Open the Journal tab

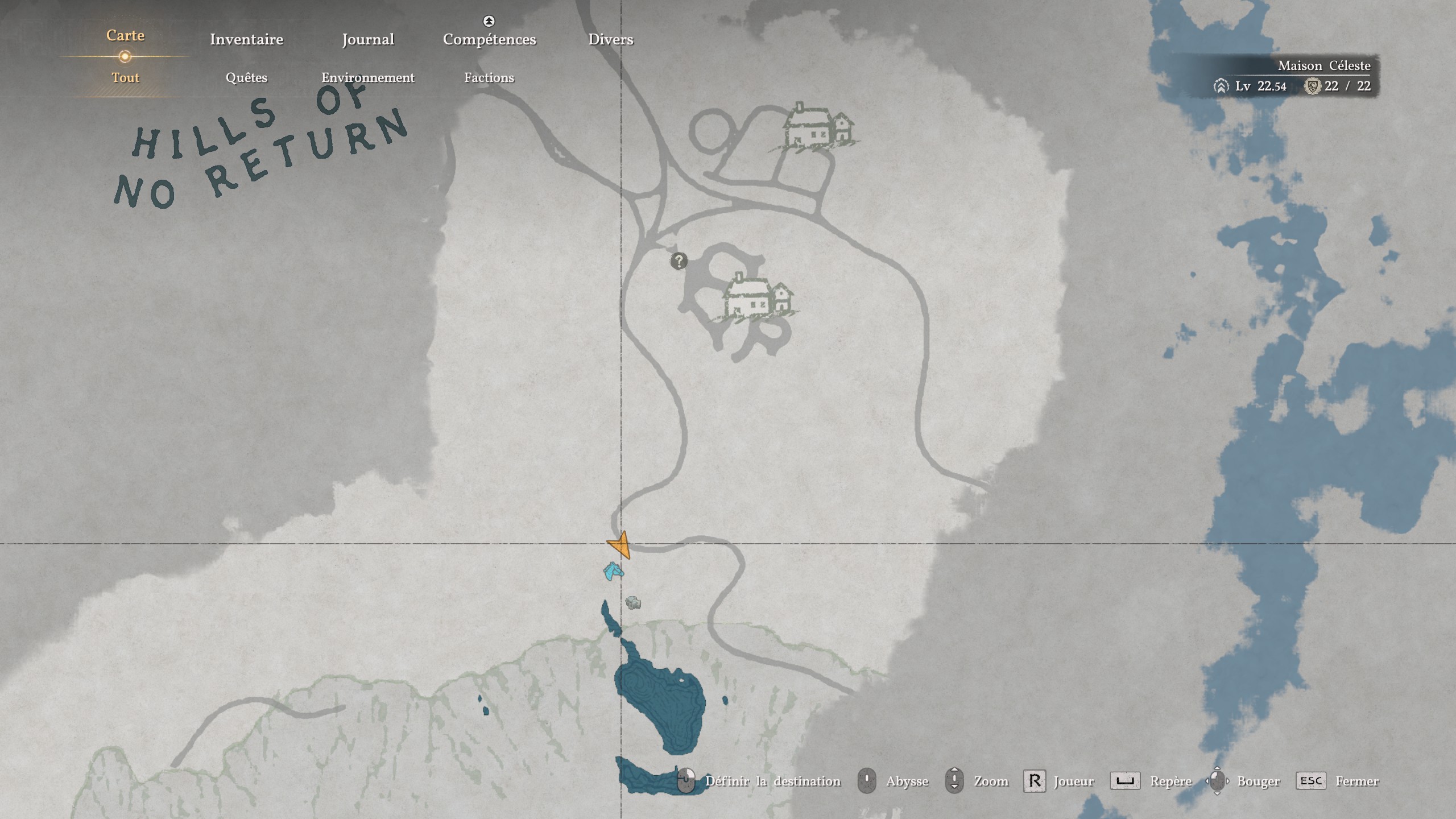tap(368, 39)
